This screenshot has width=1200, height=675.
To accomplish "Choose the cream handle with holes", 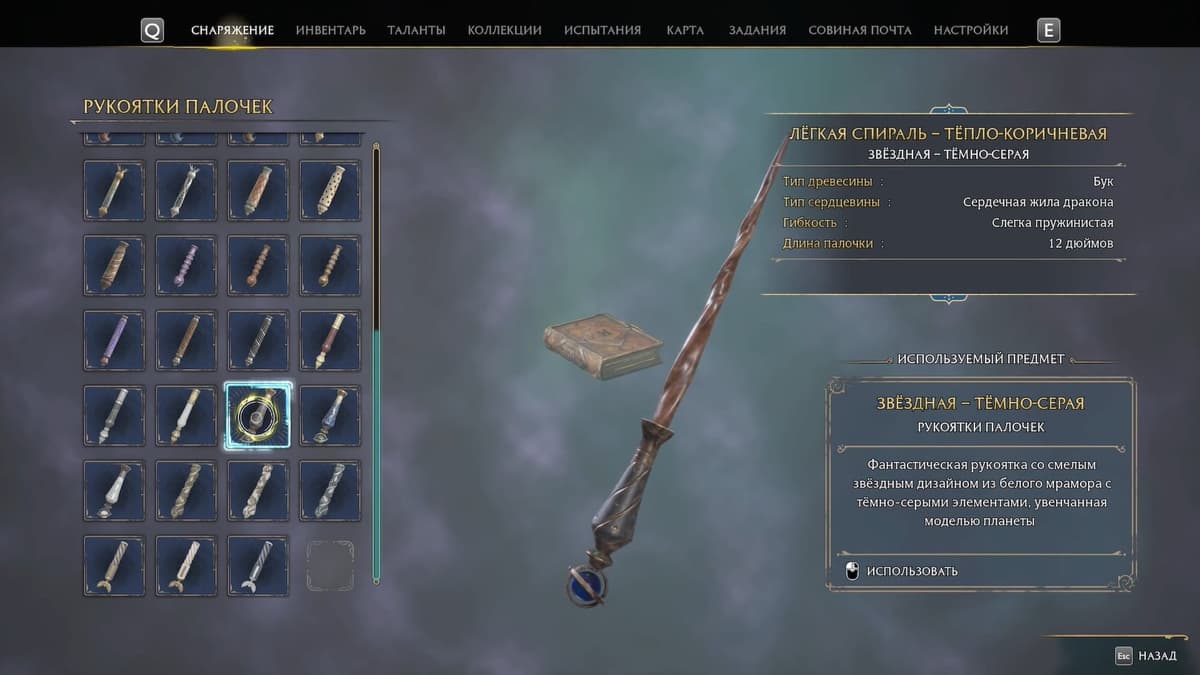I will click(x=330, y=190).
